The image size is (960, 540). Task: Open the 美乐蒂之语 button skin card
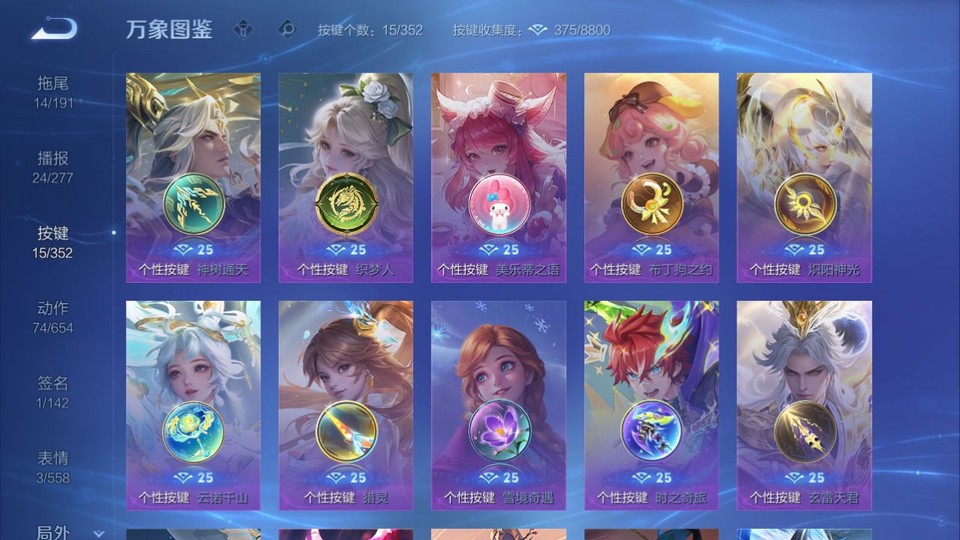coord(498,177)
